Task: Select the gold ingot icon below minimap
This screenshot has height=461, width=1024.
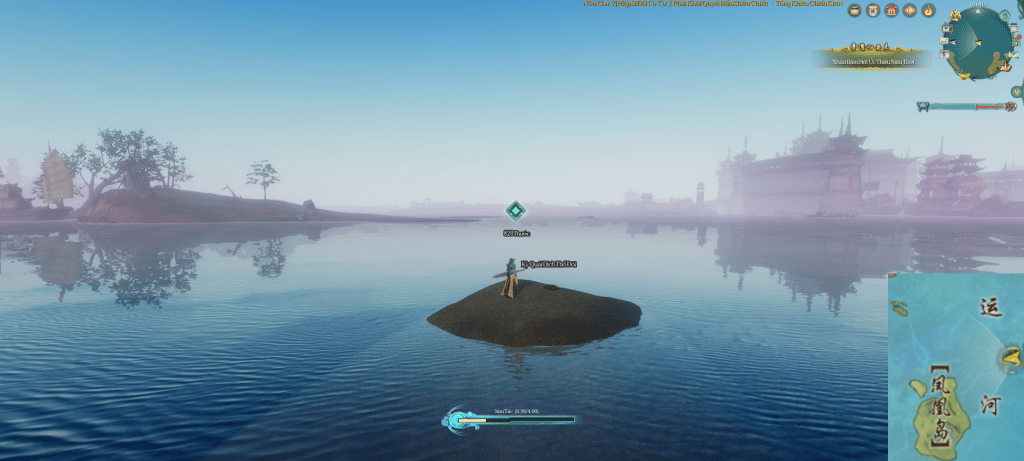Action: [964, 76]
